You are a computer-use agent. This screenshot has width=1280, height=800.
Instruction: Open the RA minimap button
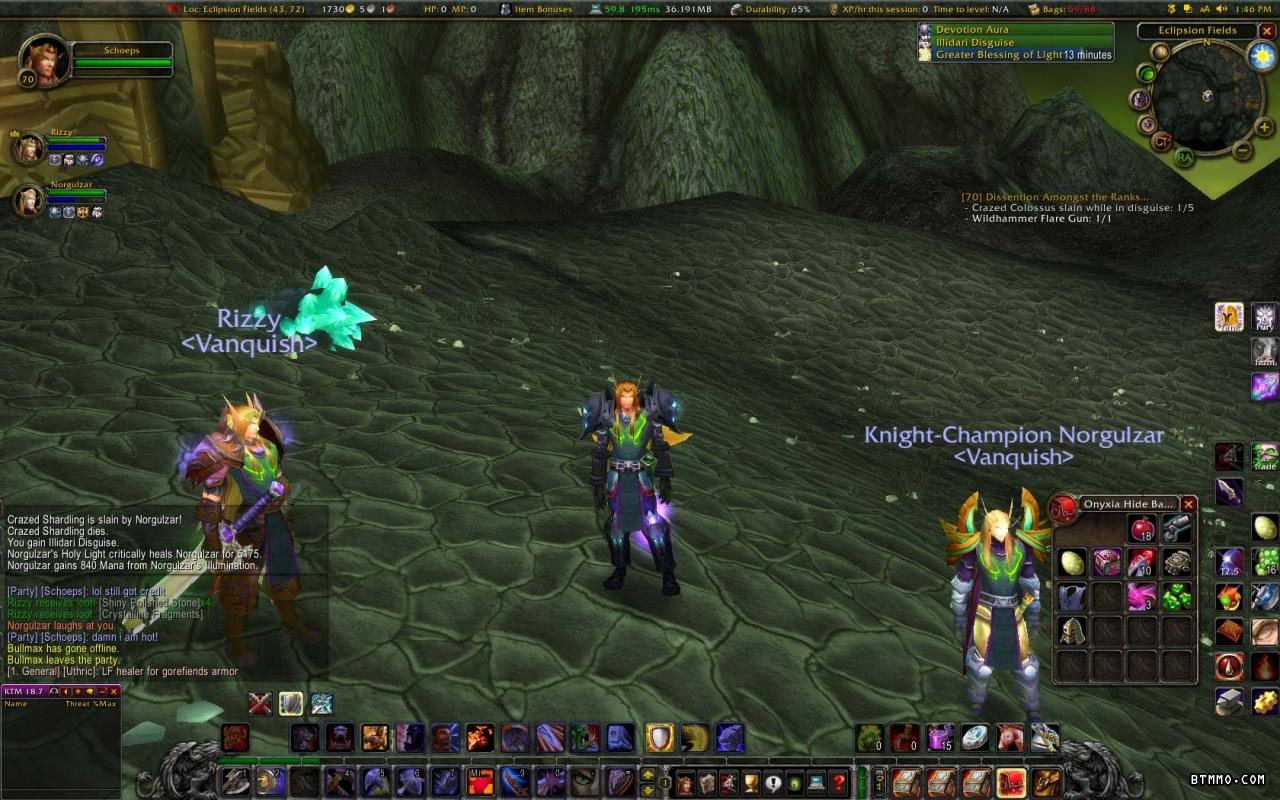point(1184,157)
